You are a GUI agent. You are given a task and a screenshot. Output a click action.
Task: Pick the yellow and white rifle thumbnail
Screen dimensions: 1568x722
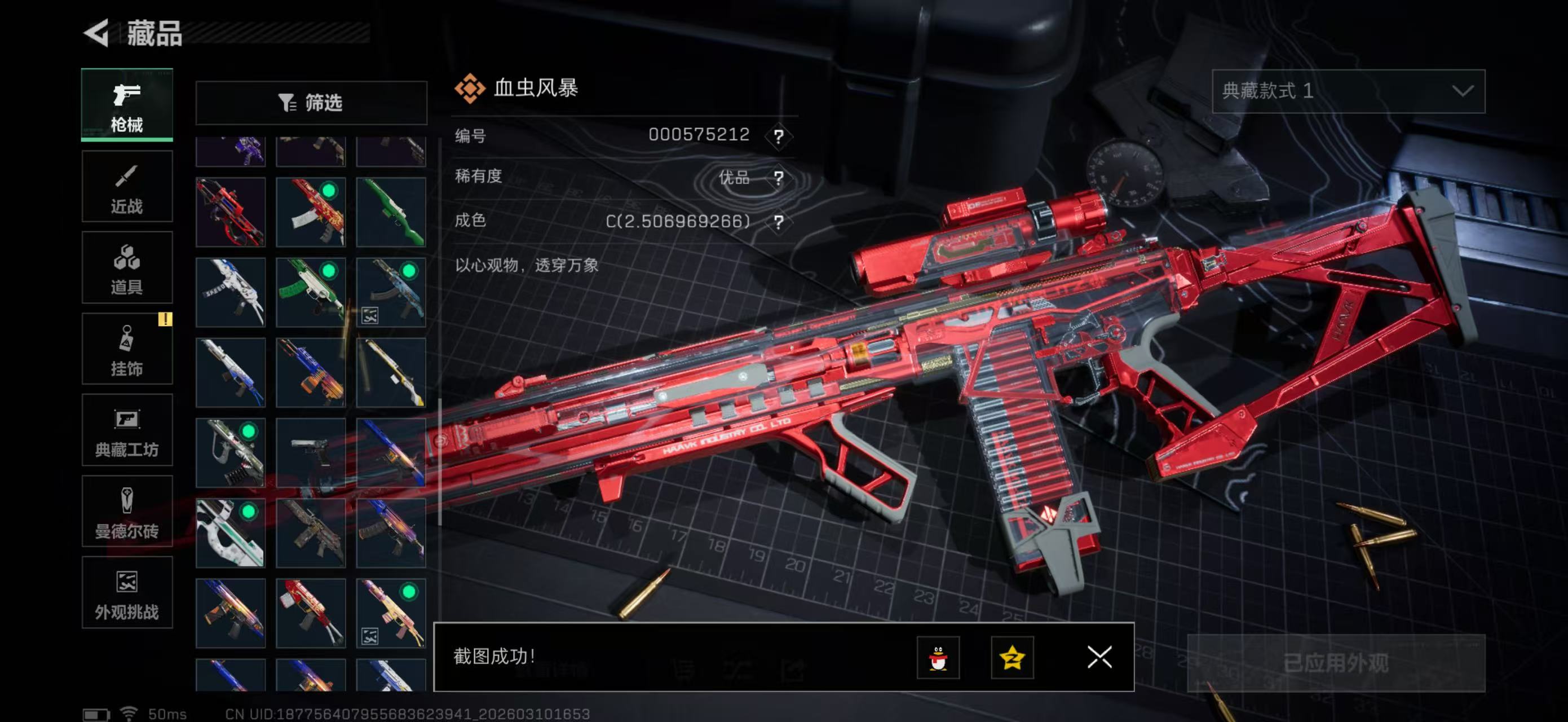click(x=391, y=373)
